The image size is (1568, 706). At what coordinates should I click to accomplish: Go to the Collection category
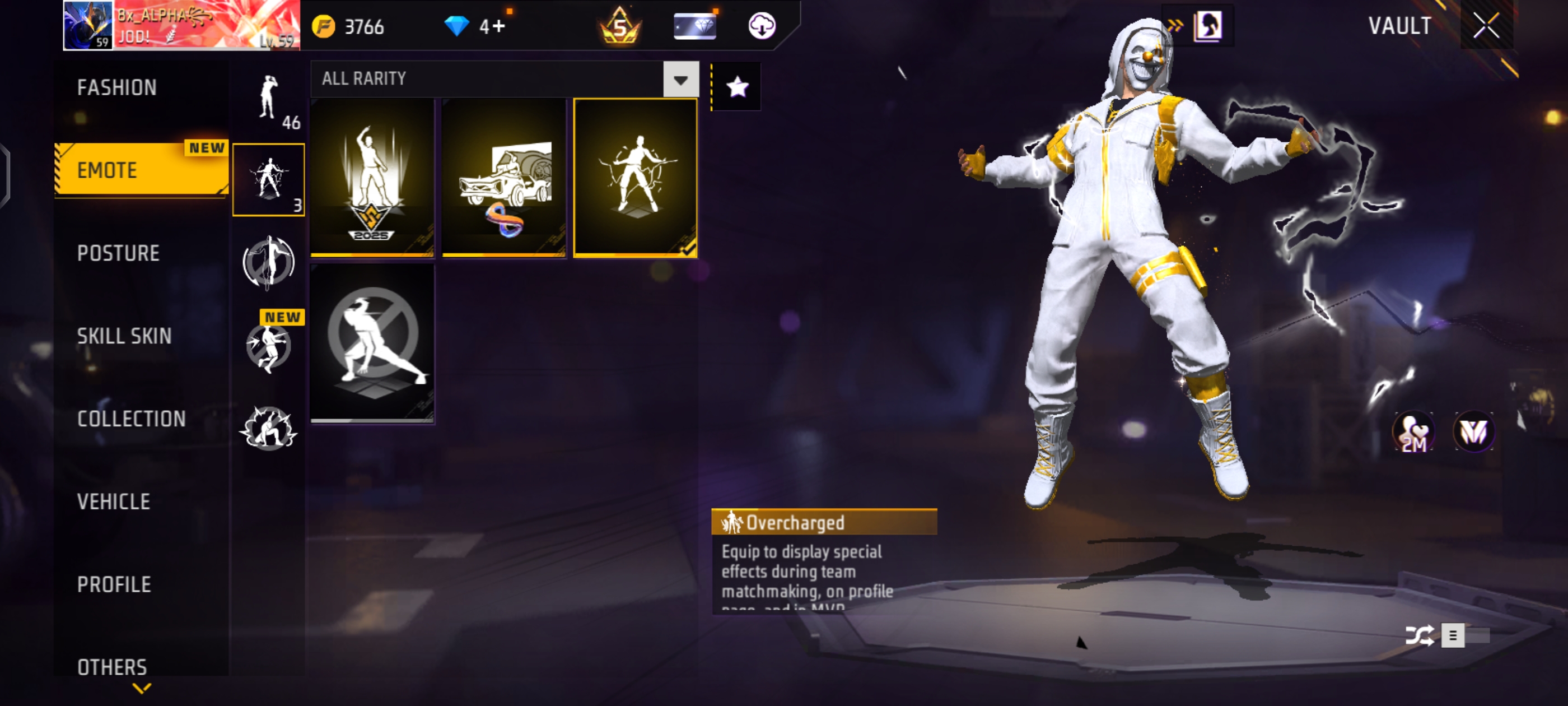132,419
